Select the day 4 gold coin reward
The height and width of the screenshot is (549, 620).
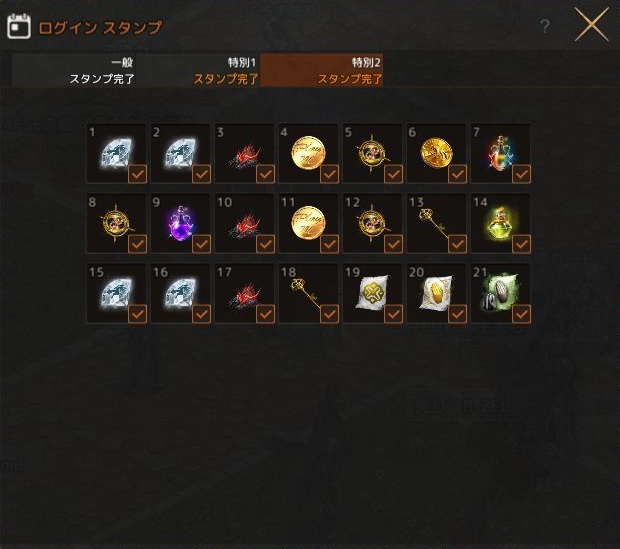[309, 153]
